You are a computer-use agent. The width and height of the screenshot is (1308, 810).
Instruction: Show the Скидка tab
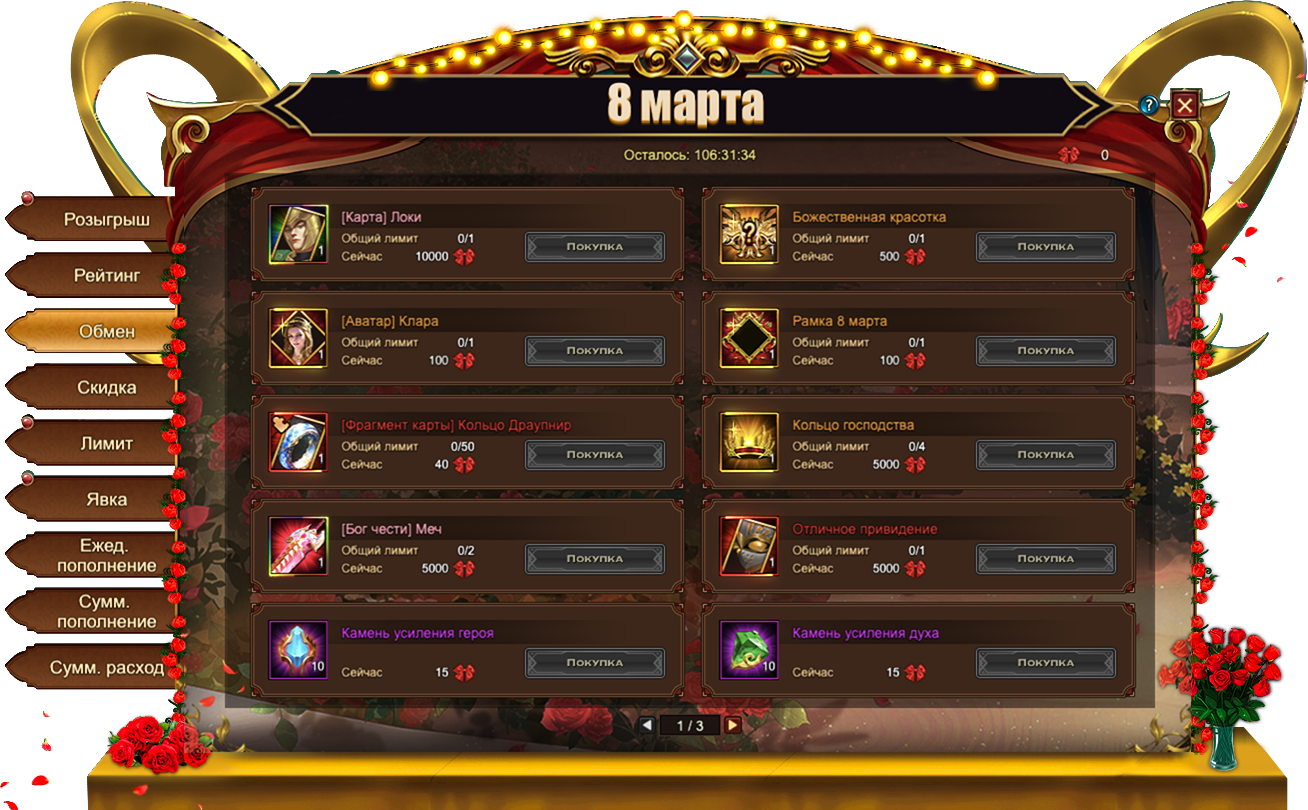coord(106,387)
